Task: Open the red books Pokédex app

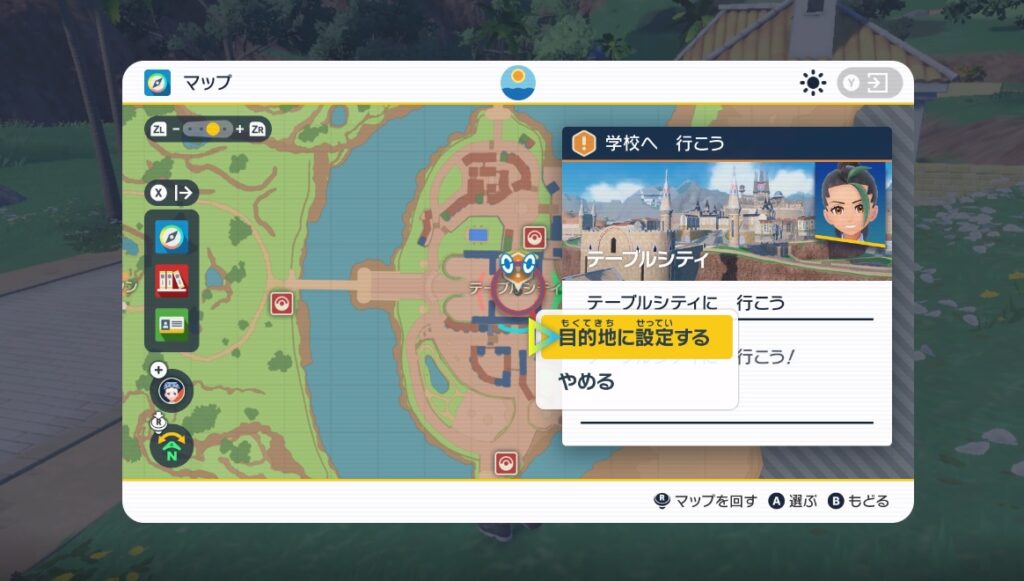Action: [171, 279]
